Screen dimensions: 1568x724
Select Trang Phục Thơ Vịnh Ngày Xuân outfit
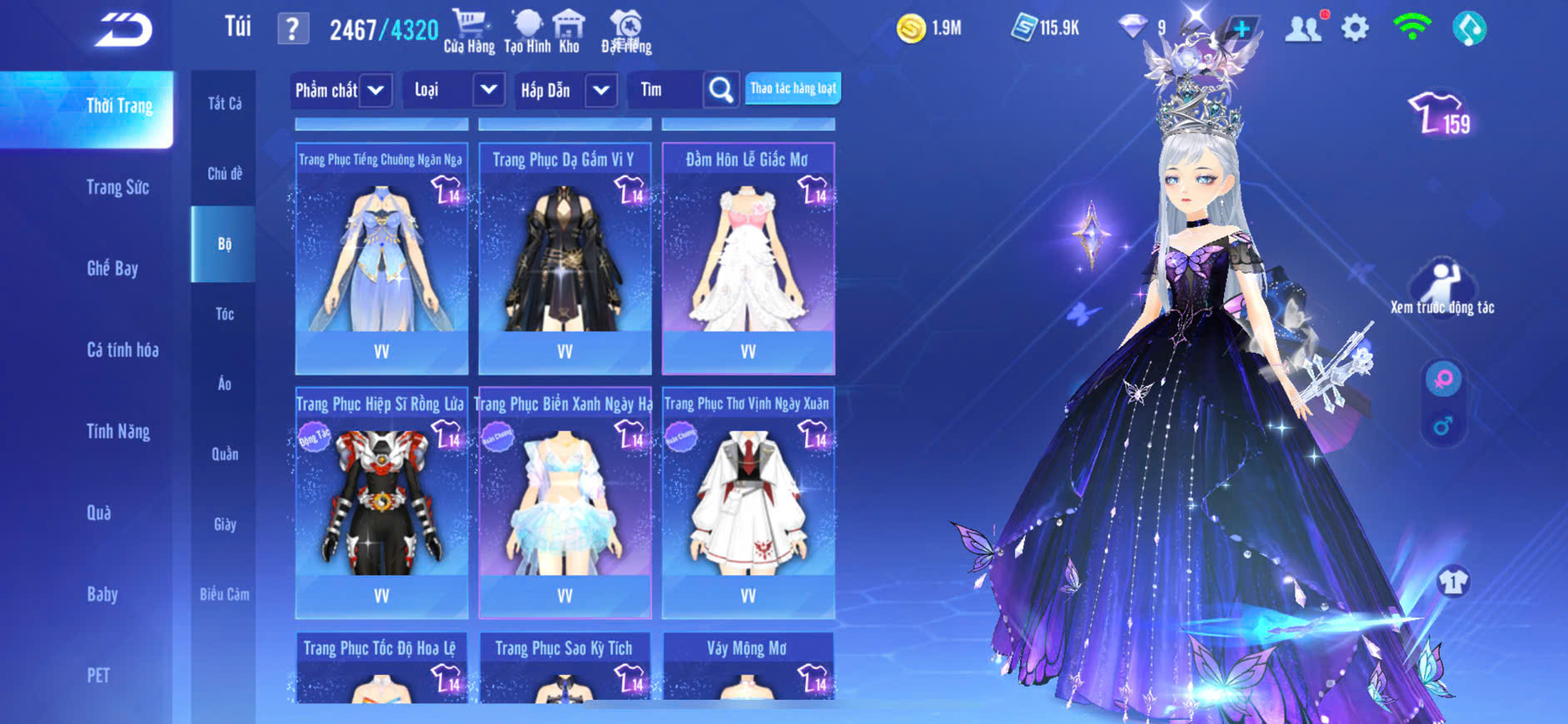click(748, 503)
